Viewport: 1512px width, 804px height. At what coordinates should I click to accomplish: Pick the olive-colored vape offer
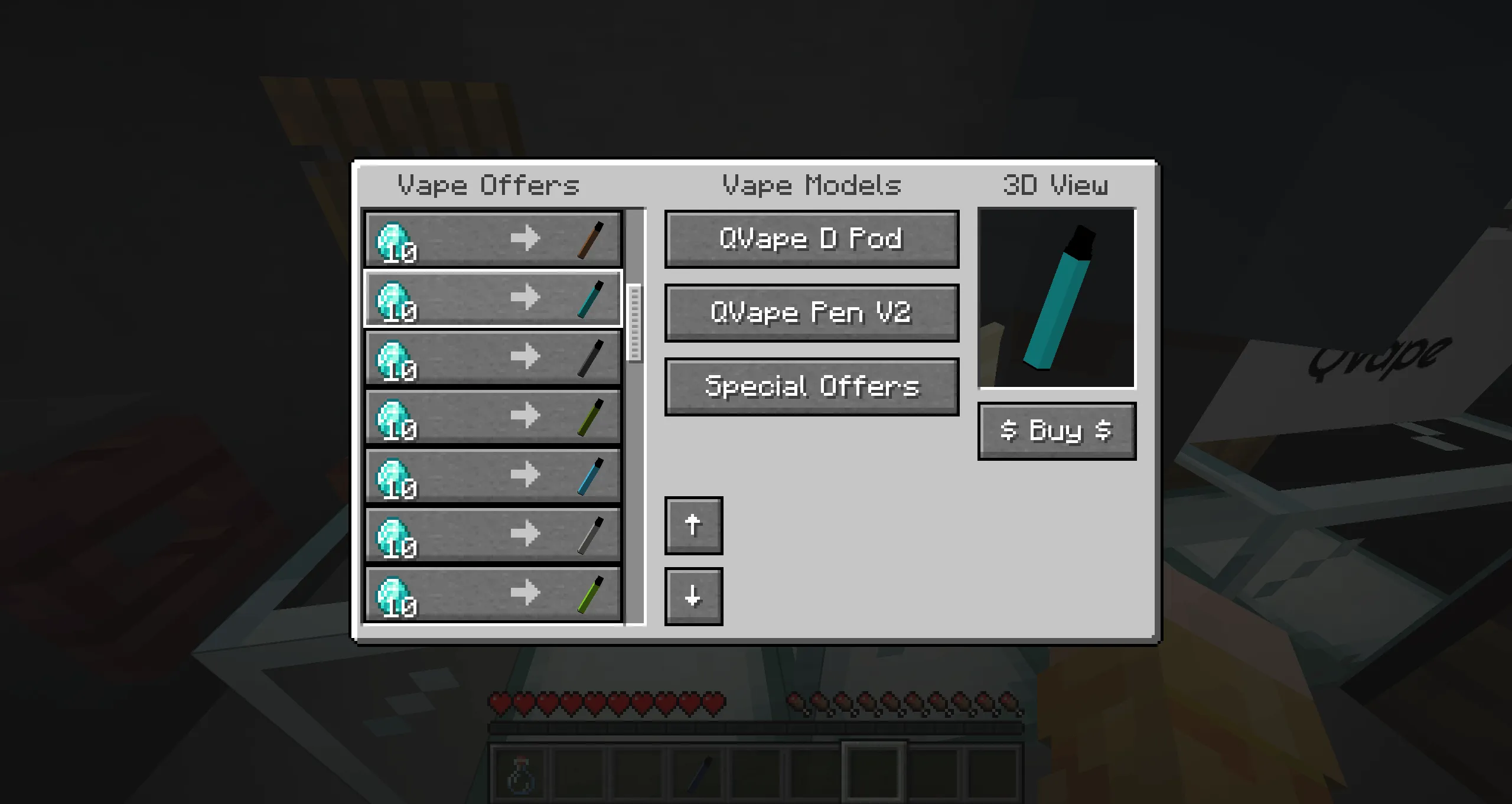pyautogui.click(x=492, y=416)
